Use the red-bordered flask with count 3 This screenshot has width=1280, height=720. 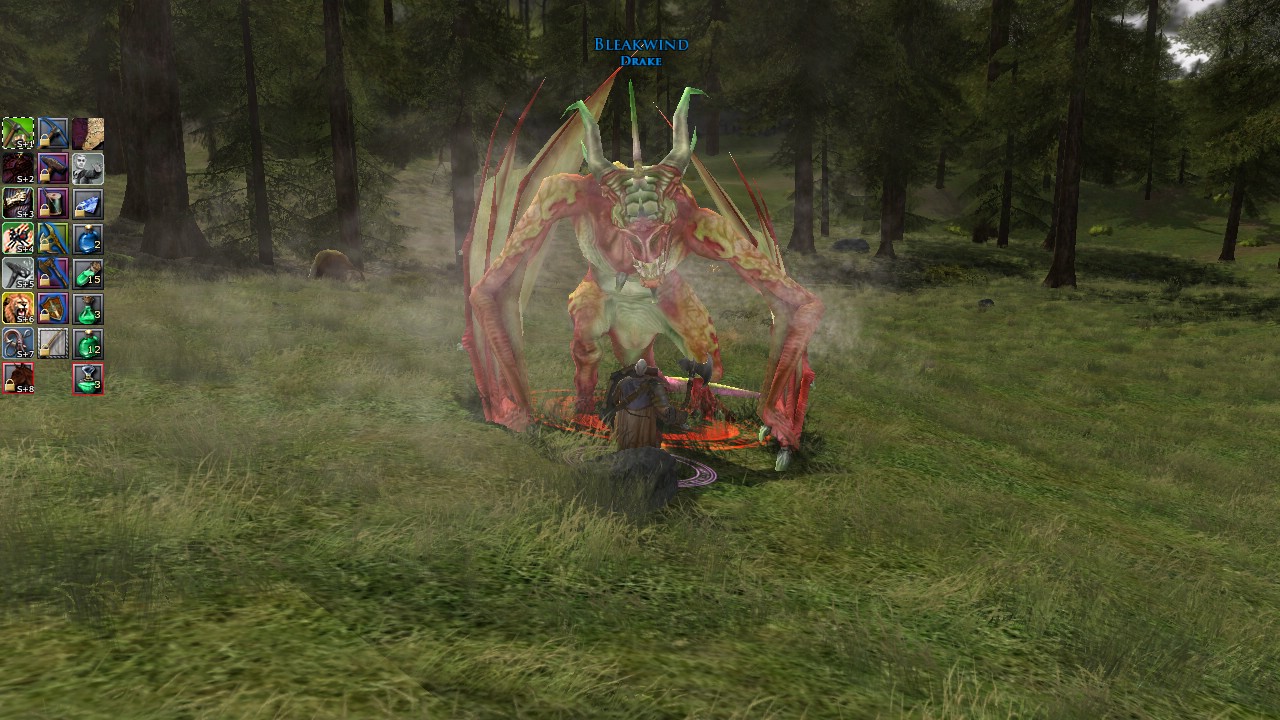click(88, 378)
